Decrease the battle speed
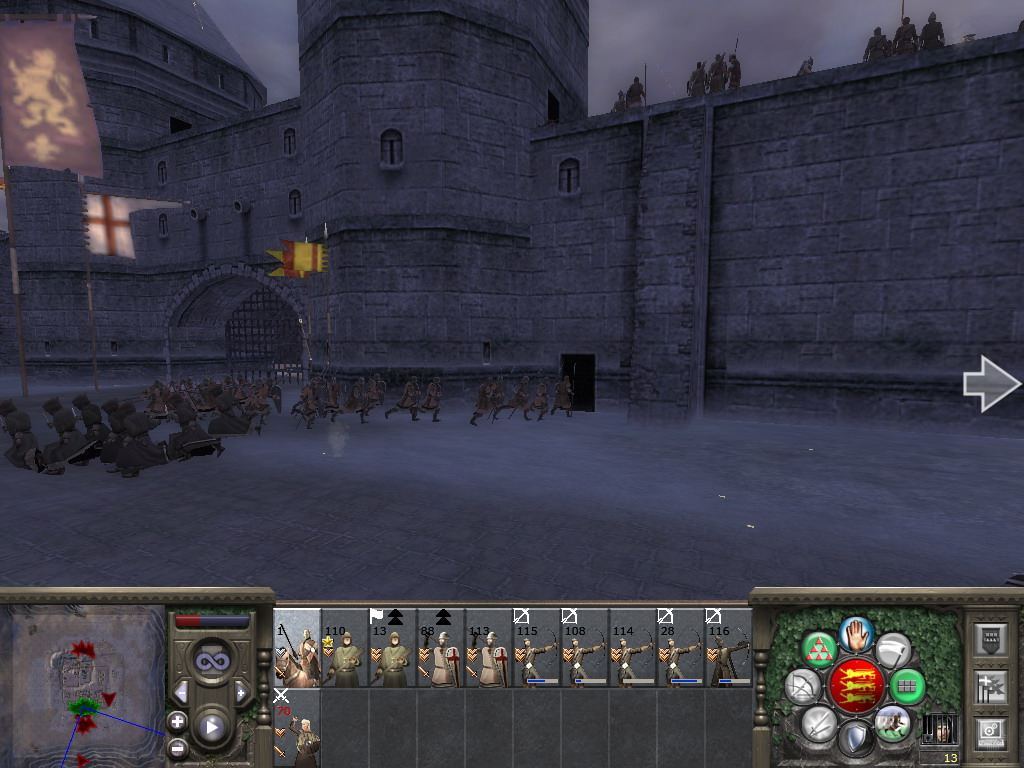This screenshot has width=1024, height=768. (181, 692)
